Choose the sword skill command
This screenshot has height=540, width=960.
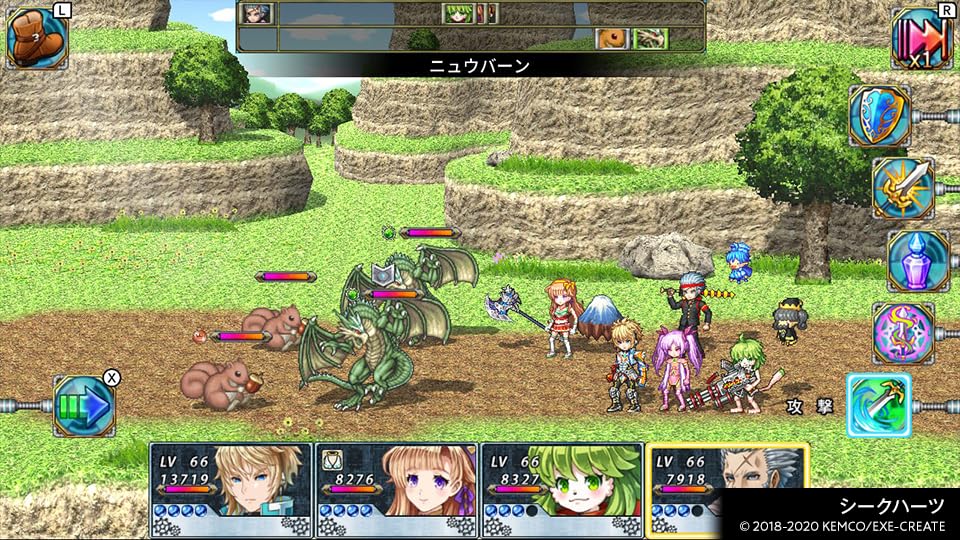902,188
